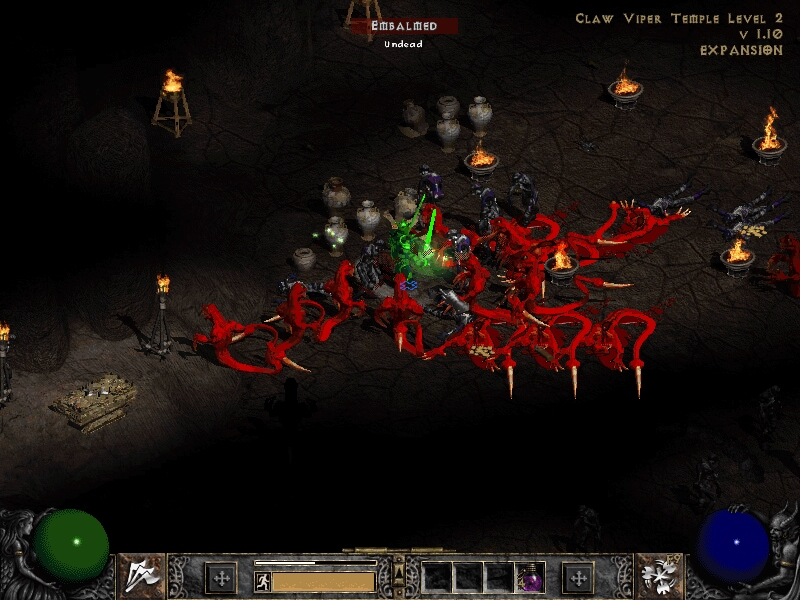Toggle the run/walk running-man button
The image size is (800, 600).
tap(263, 580)
